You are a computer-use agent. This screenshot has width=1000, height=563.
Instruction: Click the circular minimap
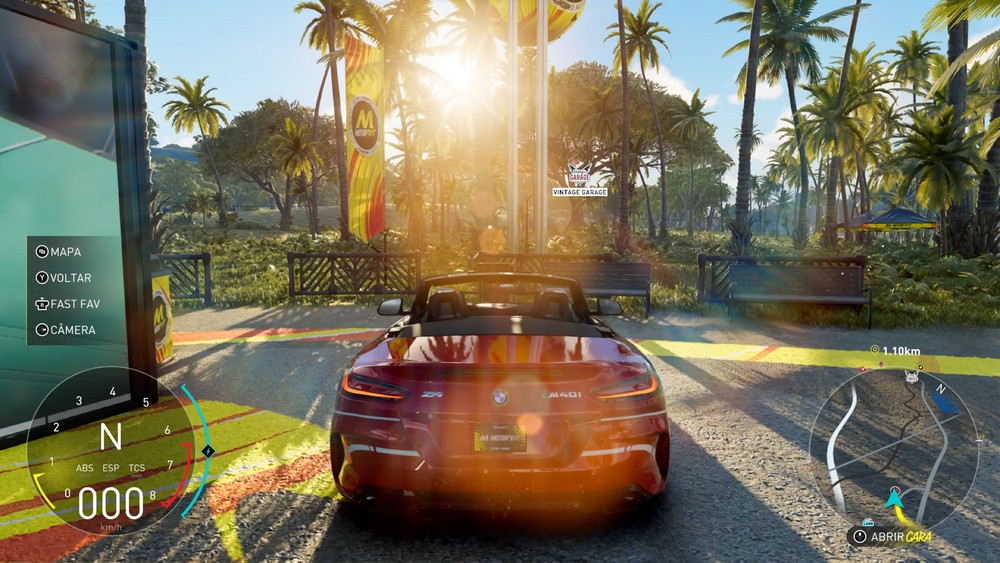click(879, 449)
